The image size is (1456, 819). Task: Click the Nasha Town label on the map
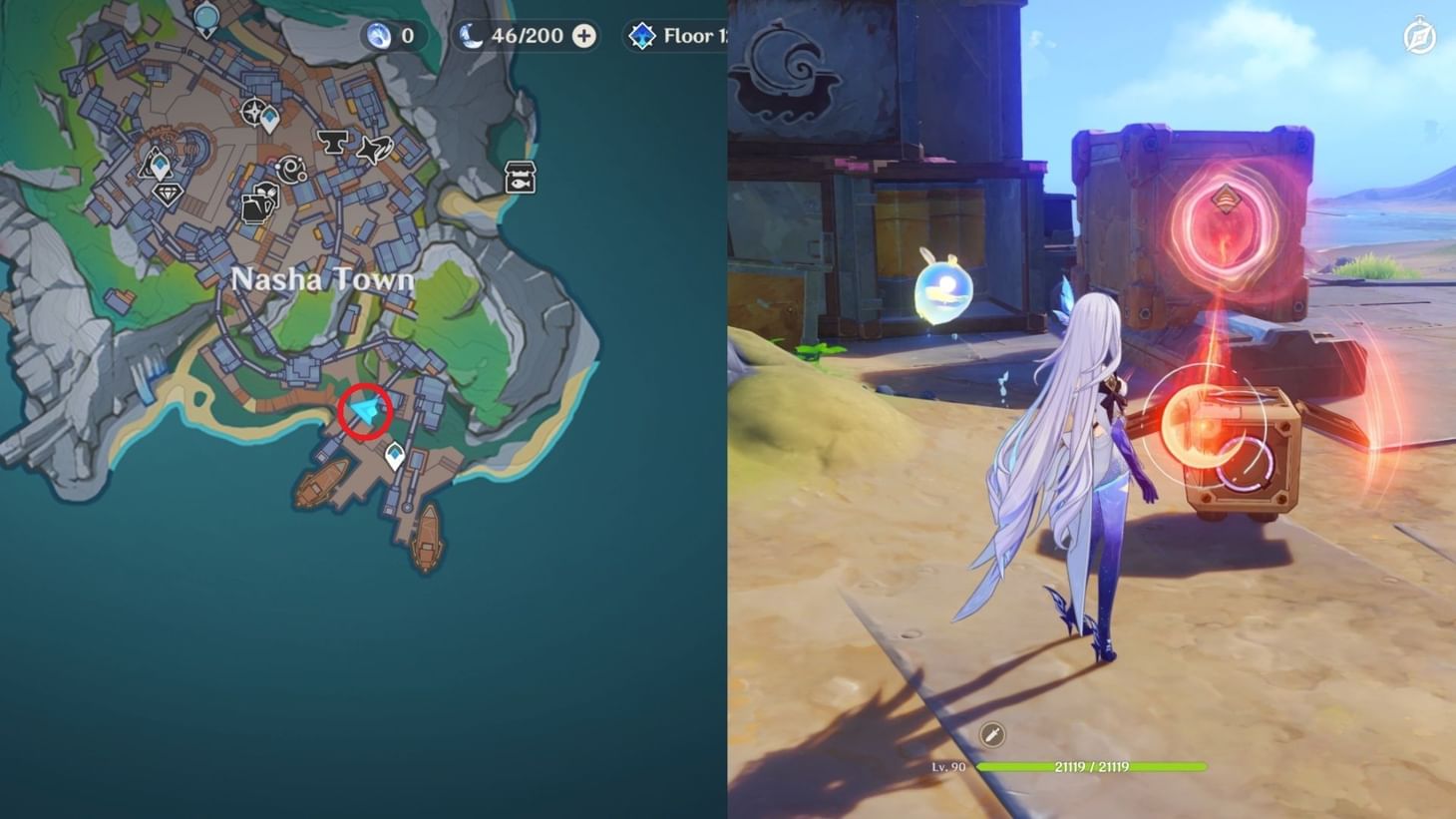point(324,280)
